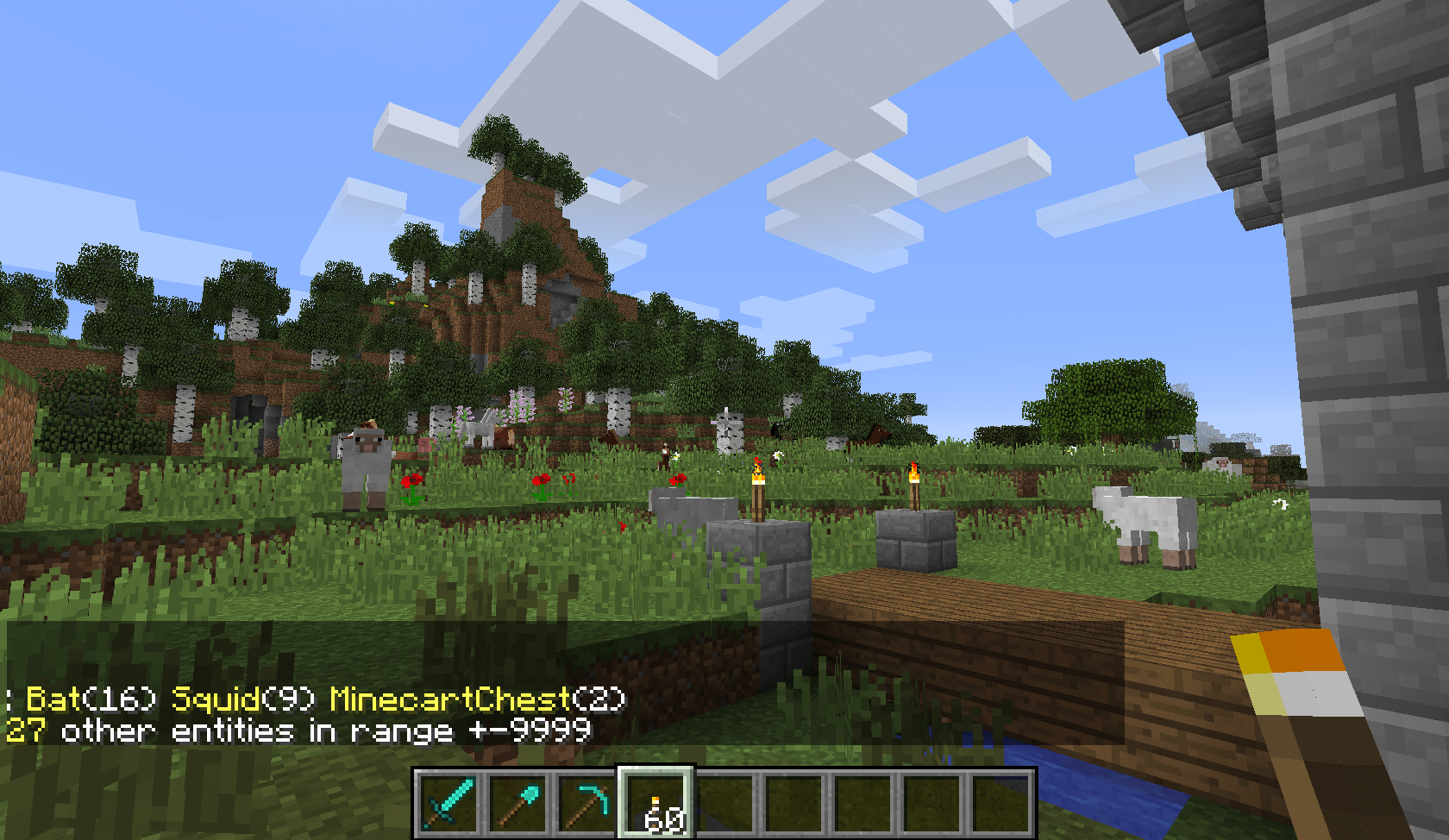This screenshot has width=1449, height=840.
Task: Click the lit torch on the right stone pillar
Action: [914, 487]
